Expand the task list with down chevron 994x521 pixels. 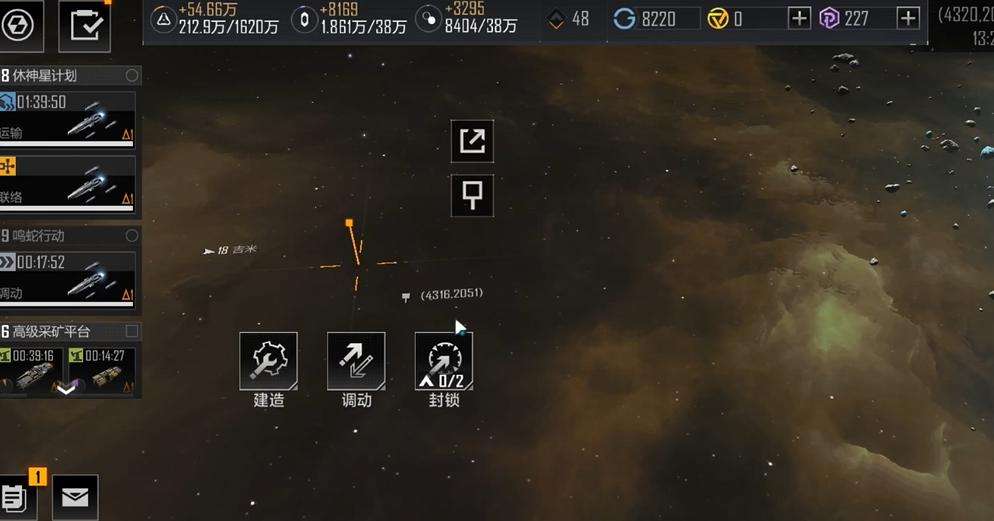66,390
